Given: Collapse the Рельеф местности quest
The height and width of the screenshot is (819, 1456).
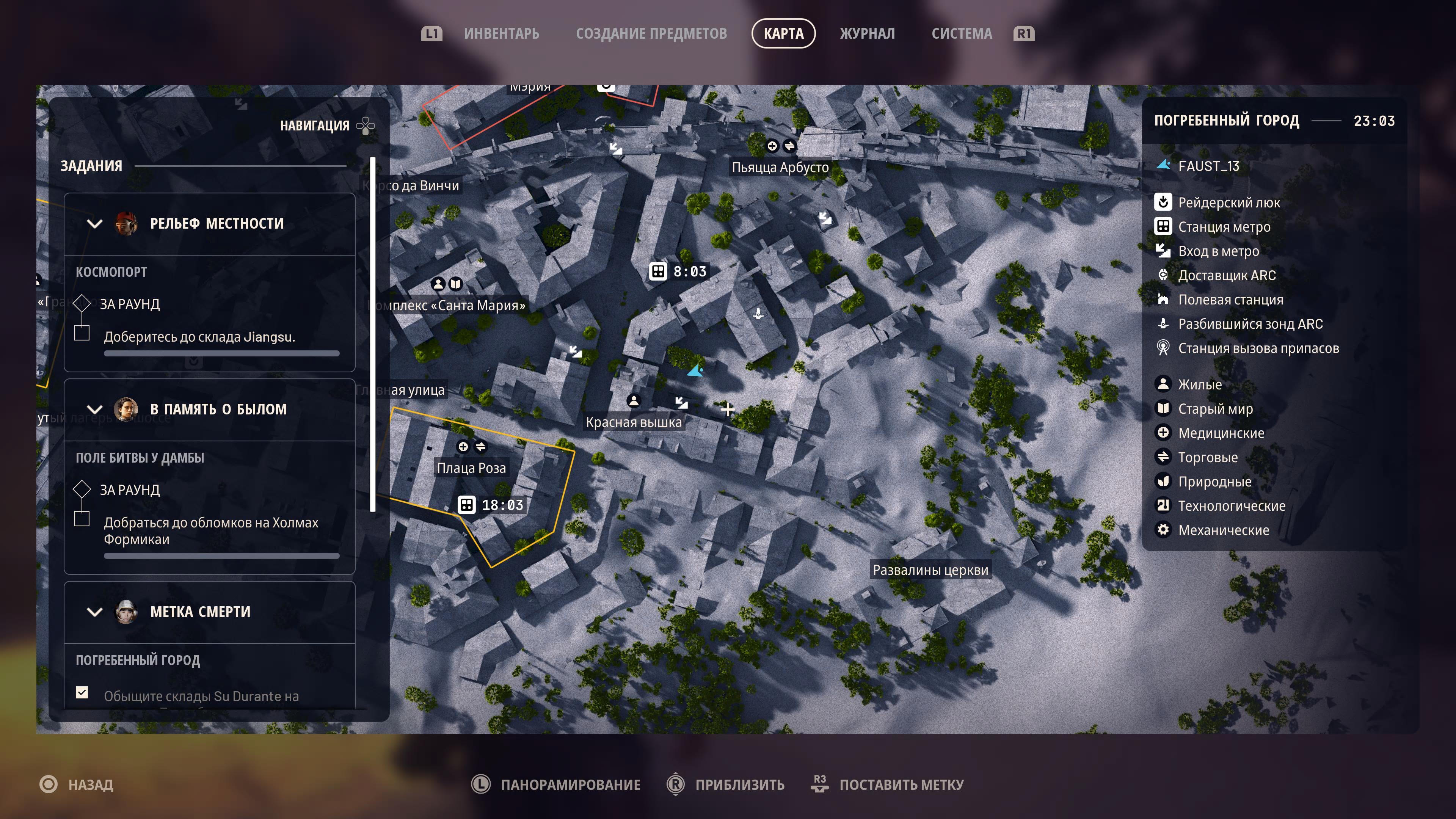Looking at the screenshot, I should click(x=95, y=224).
